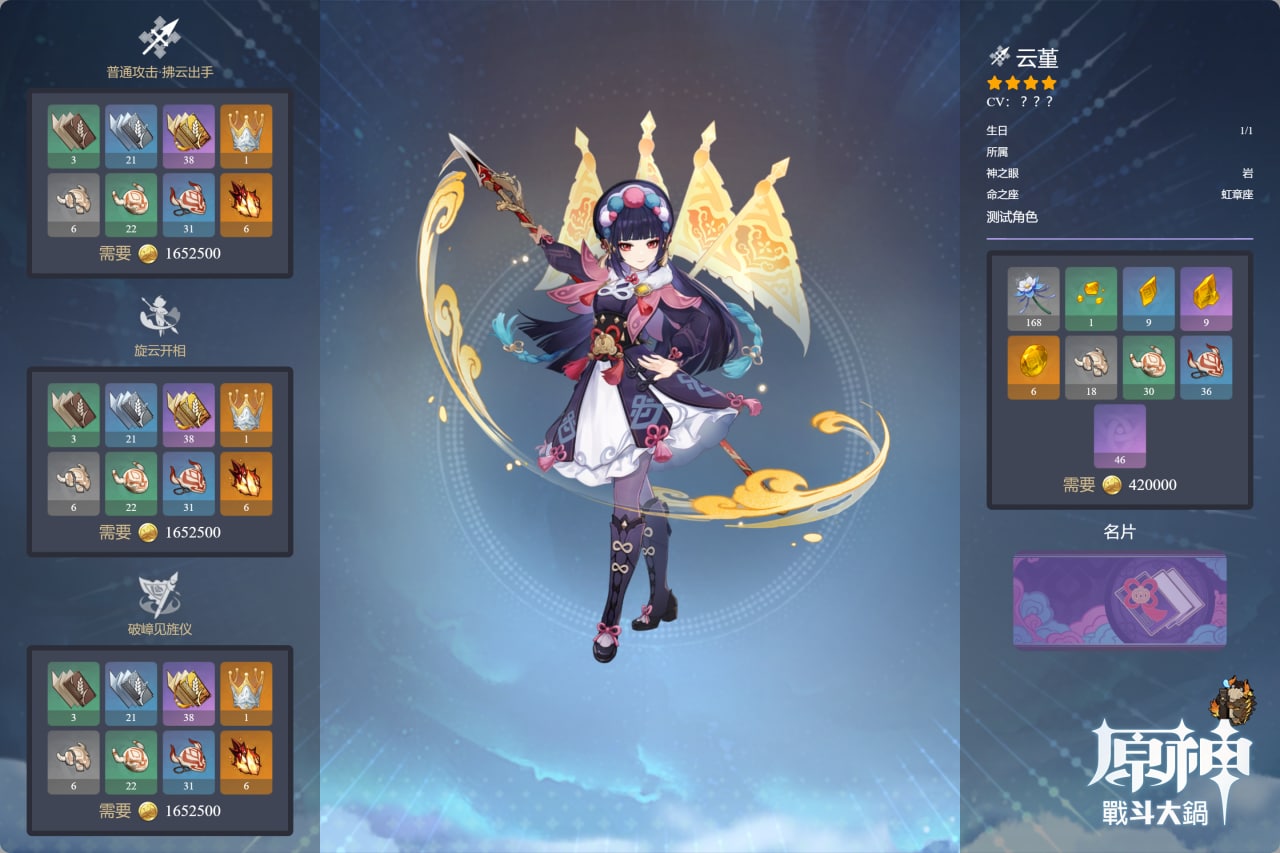Select the crown slot under 拂云出手
The height and width of the screenshot is (853, 1280).
(x=246, y=136)
